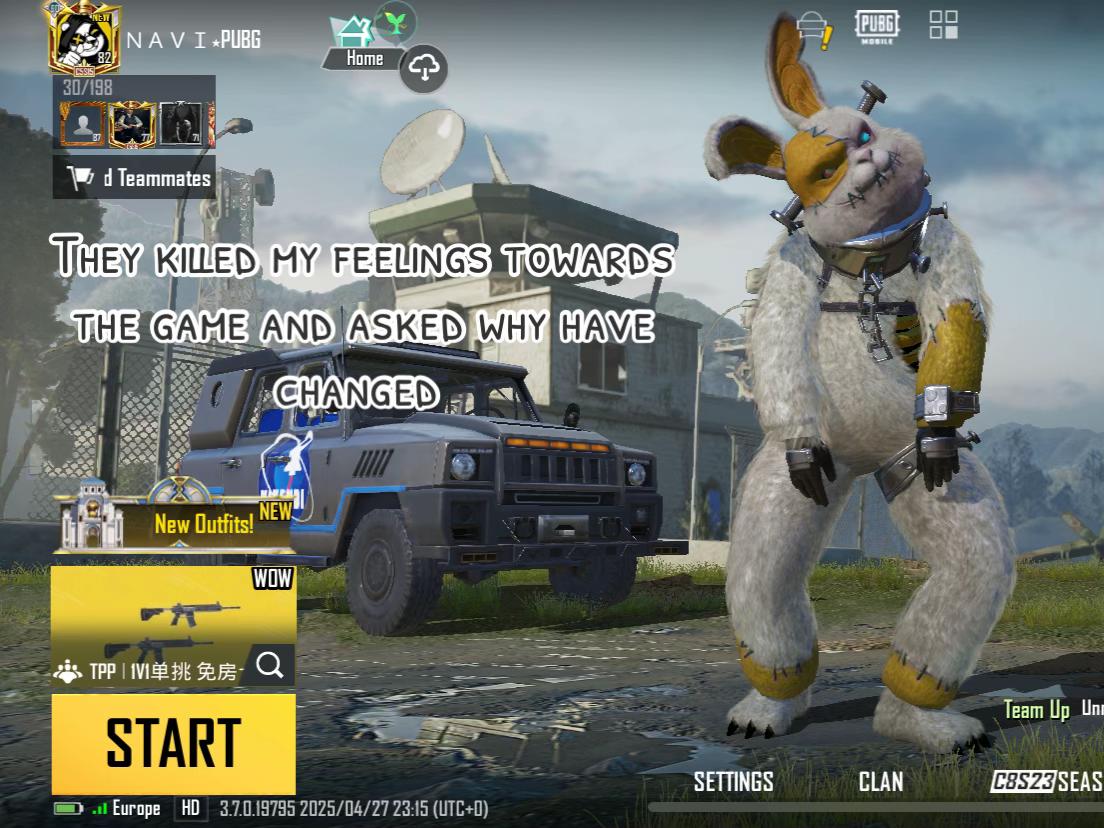Click the cloud download icon

(424, 69)
